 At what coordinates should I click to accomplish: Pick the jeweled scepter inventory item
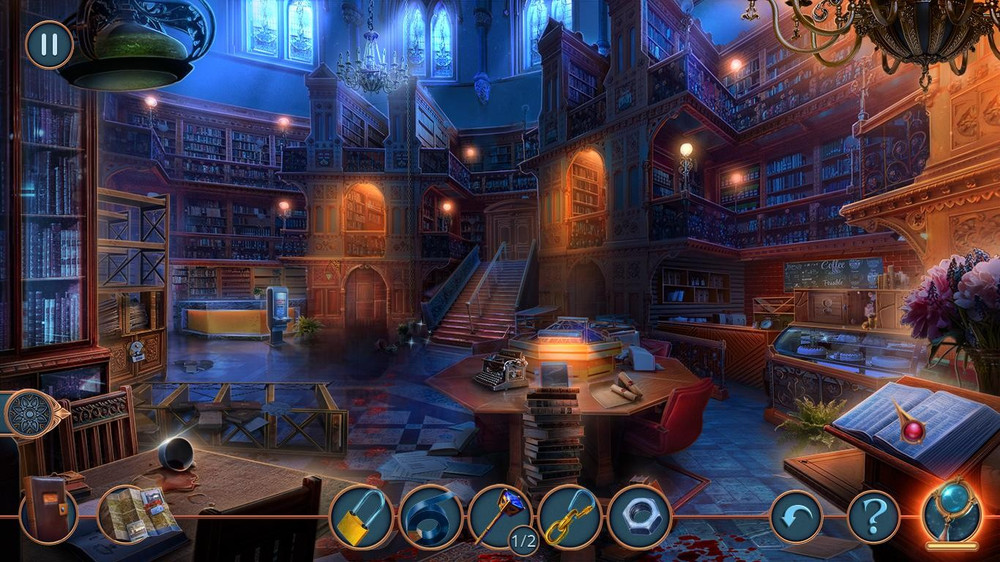coord(499,515)
